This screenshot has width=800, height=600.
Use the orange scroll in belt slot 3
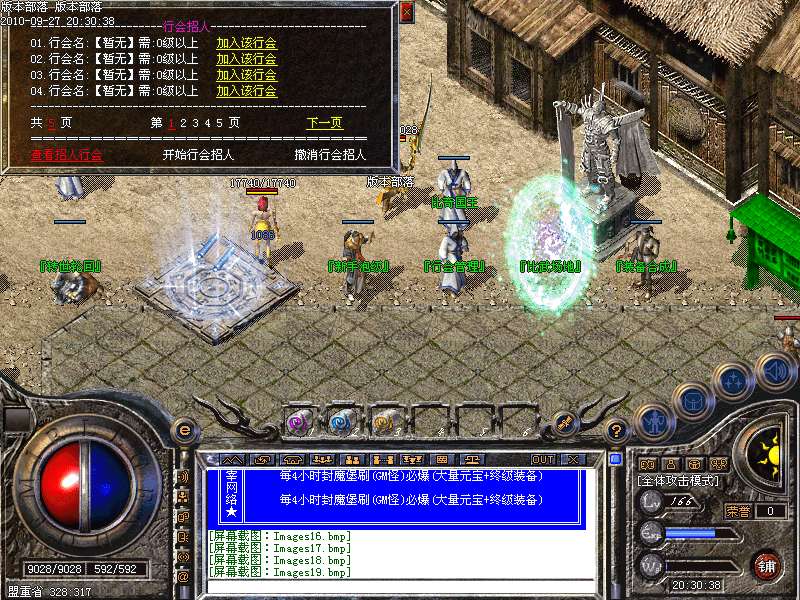(384, 422)
